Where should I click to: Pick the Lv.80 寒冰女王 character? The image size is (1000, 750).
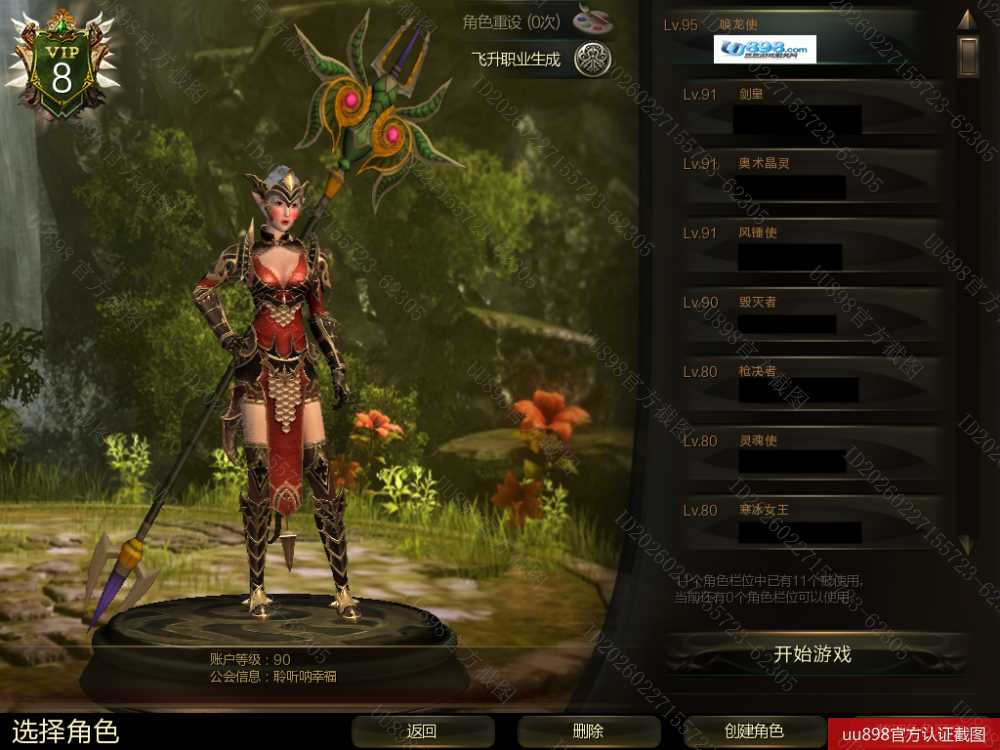coord(800,524)
